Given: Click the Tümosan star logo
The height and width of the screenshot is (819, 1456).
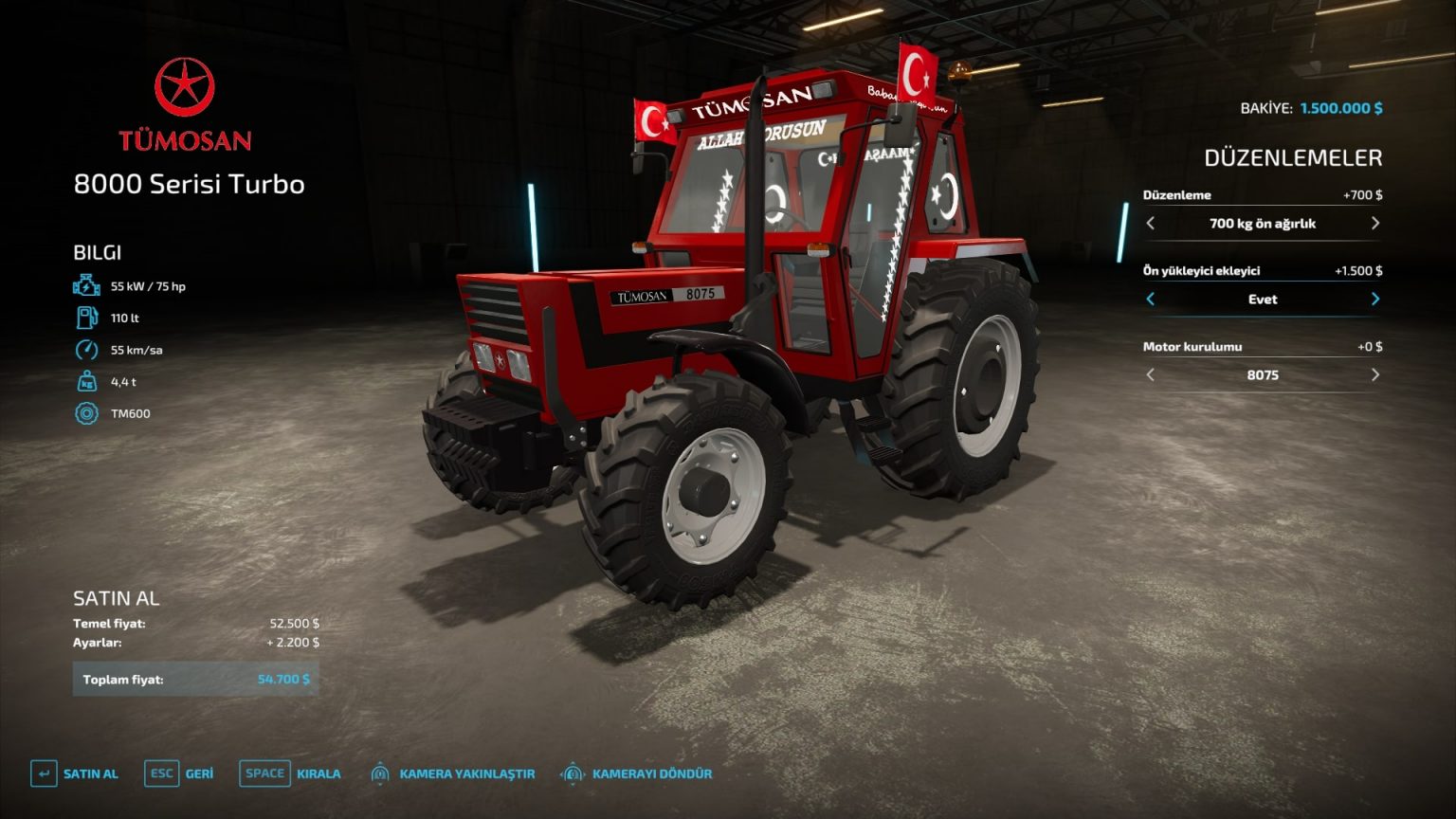Looking at the screenshot, I should (186, 87).
